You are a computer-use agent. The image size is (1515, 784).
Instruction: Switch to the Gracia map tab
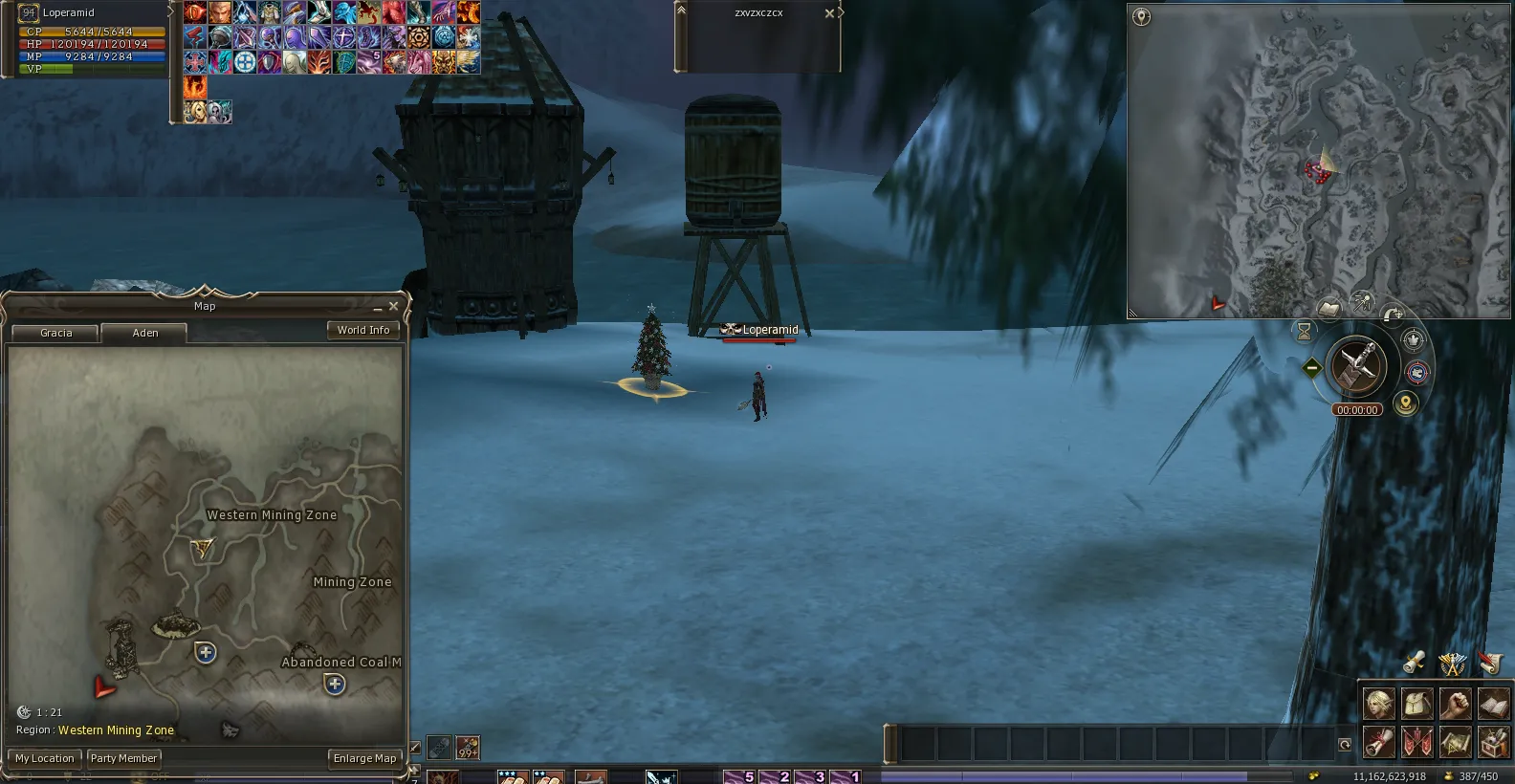point(55,333)
